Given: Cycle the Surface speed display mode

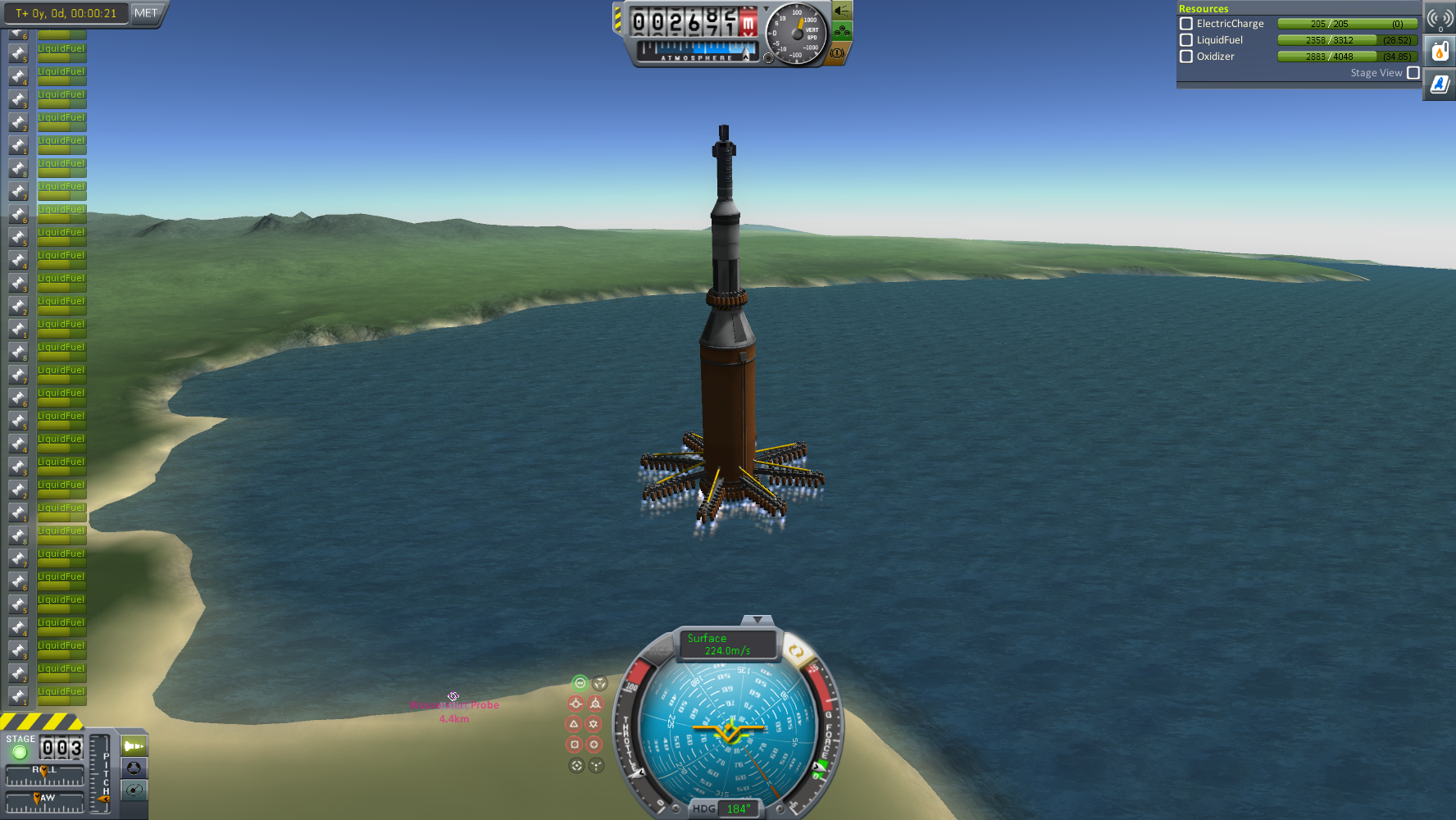Looking at the screenshot, I should pos(727,645).
